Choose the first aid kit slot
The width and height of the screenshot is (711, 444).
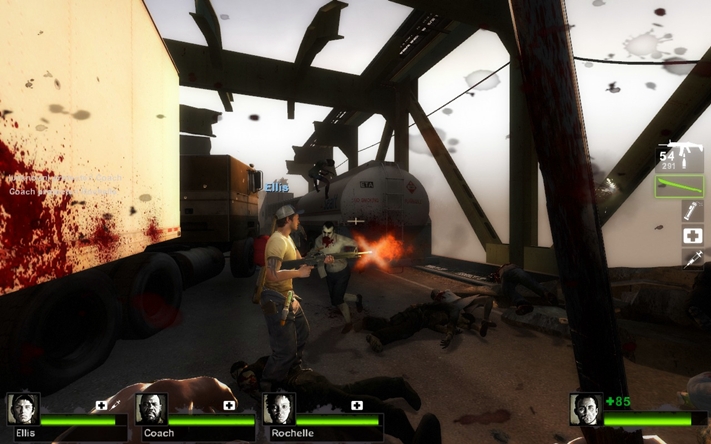coord(692,236)
